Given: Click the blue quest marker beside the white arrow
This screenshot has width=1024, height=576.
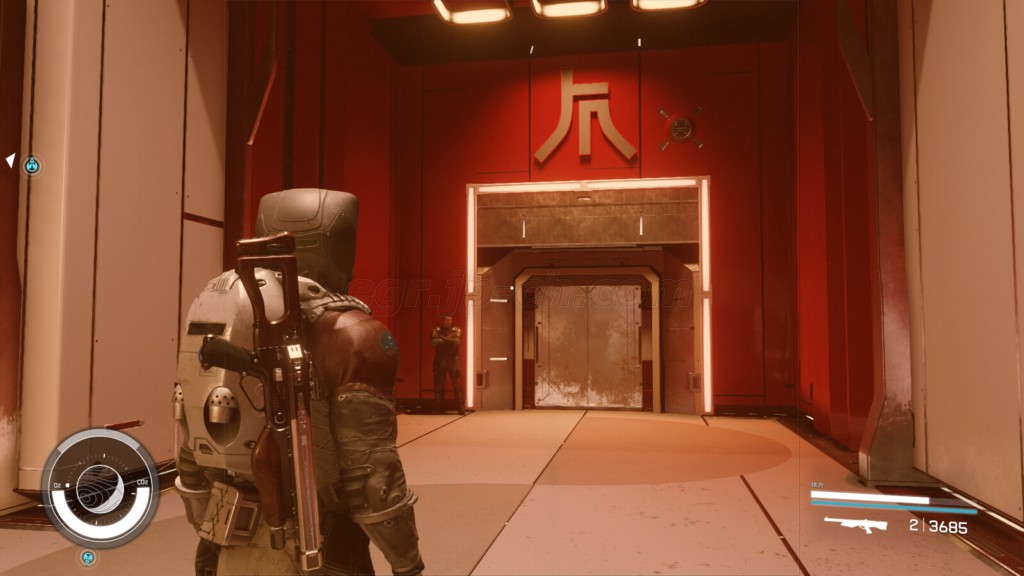Looking at the screenshot, I should (x=32, y=165).
